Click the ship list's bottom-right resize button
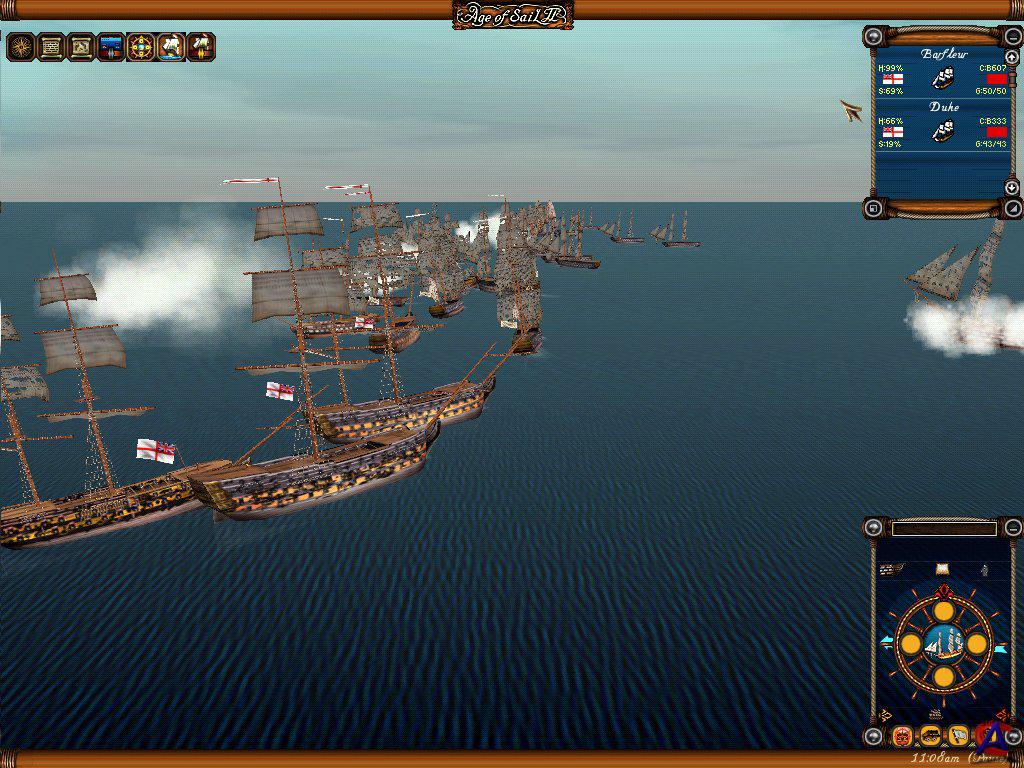This screenshot has height=768, width=1024. click(x=1011, y=209)
